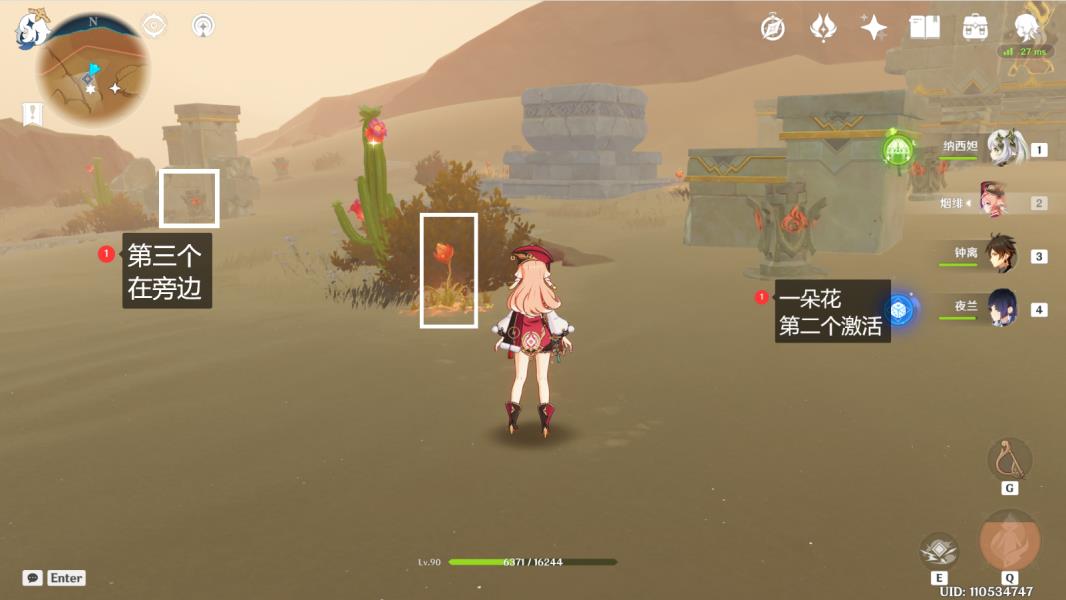This screenshot has height=600, width=1066.
Task: Switch to party member 纳西妲
Action: click(1006, 149)
